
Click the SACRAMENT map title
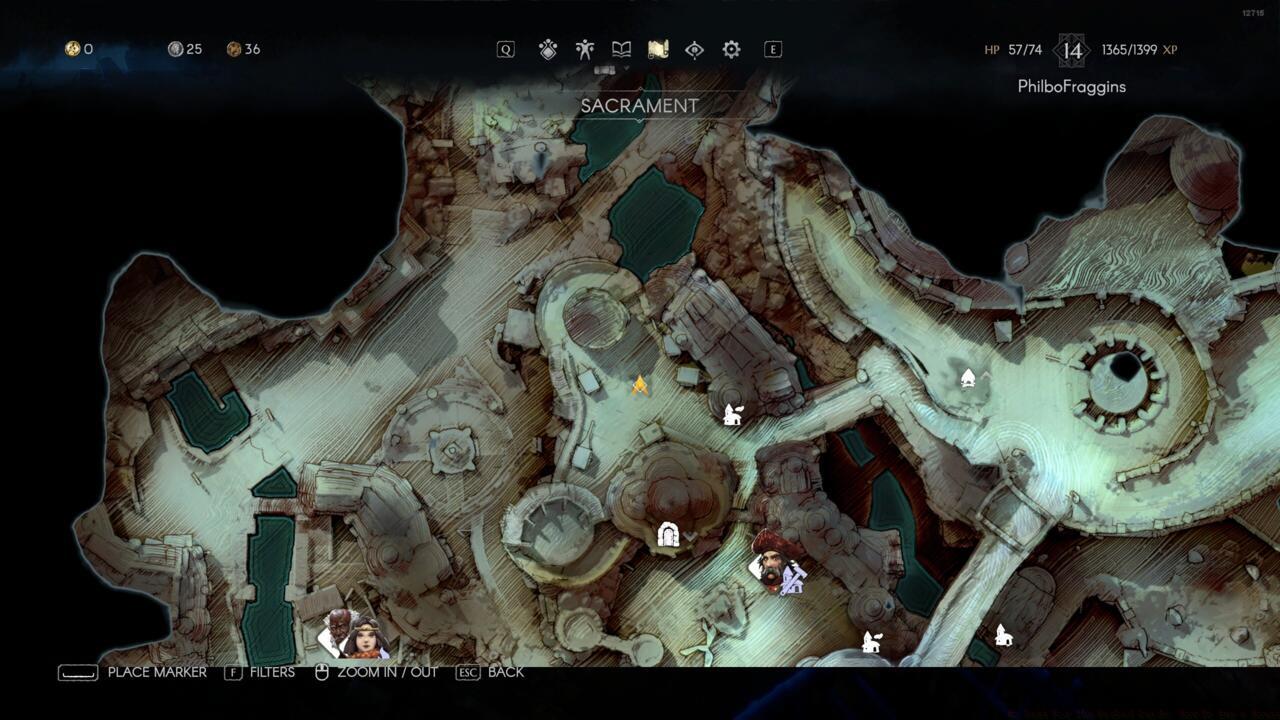pos(641,104)
